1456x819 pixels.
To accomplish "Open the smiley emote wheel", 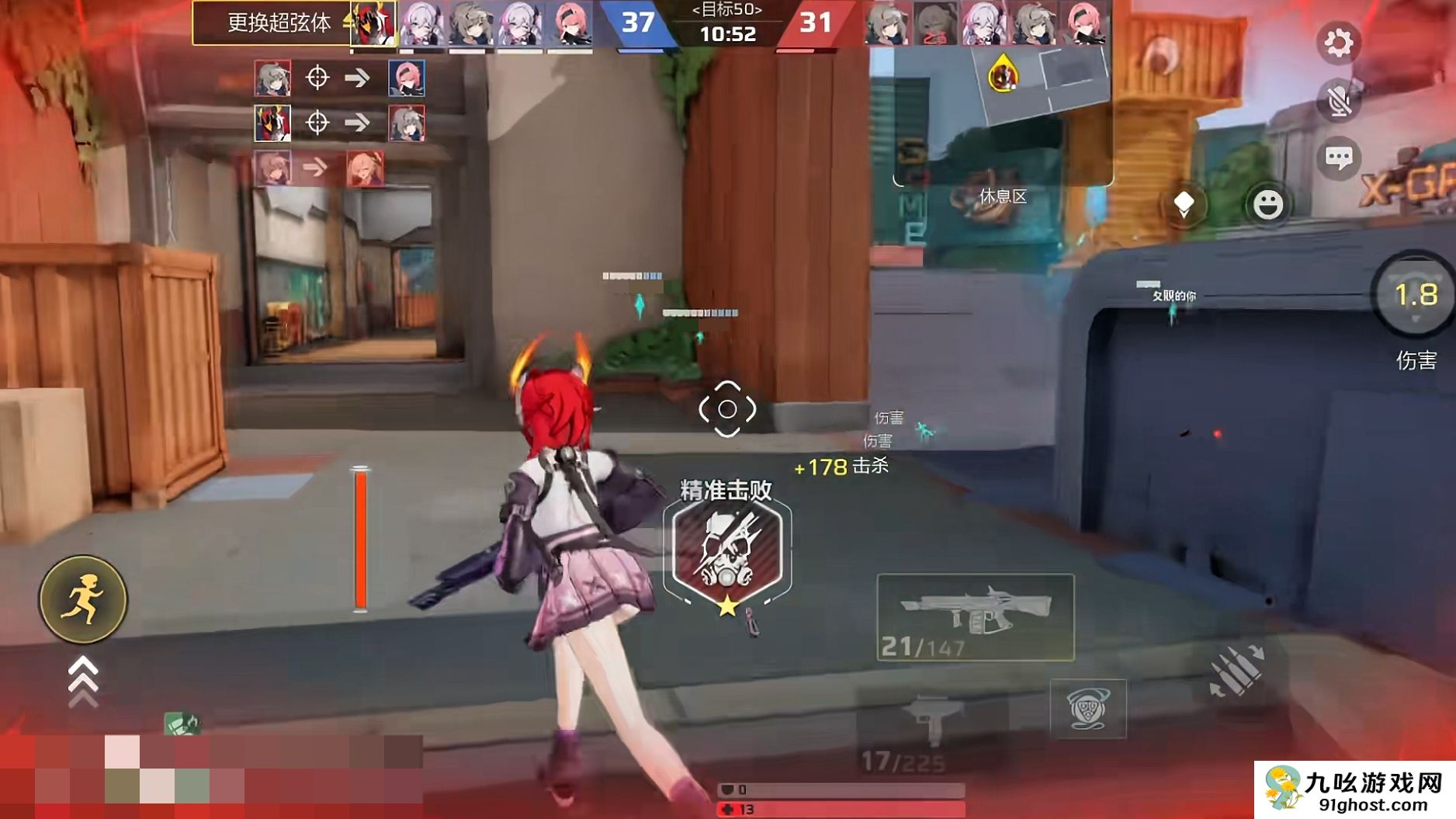I will [x=1268, y=205].
